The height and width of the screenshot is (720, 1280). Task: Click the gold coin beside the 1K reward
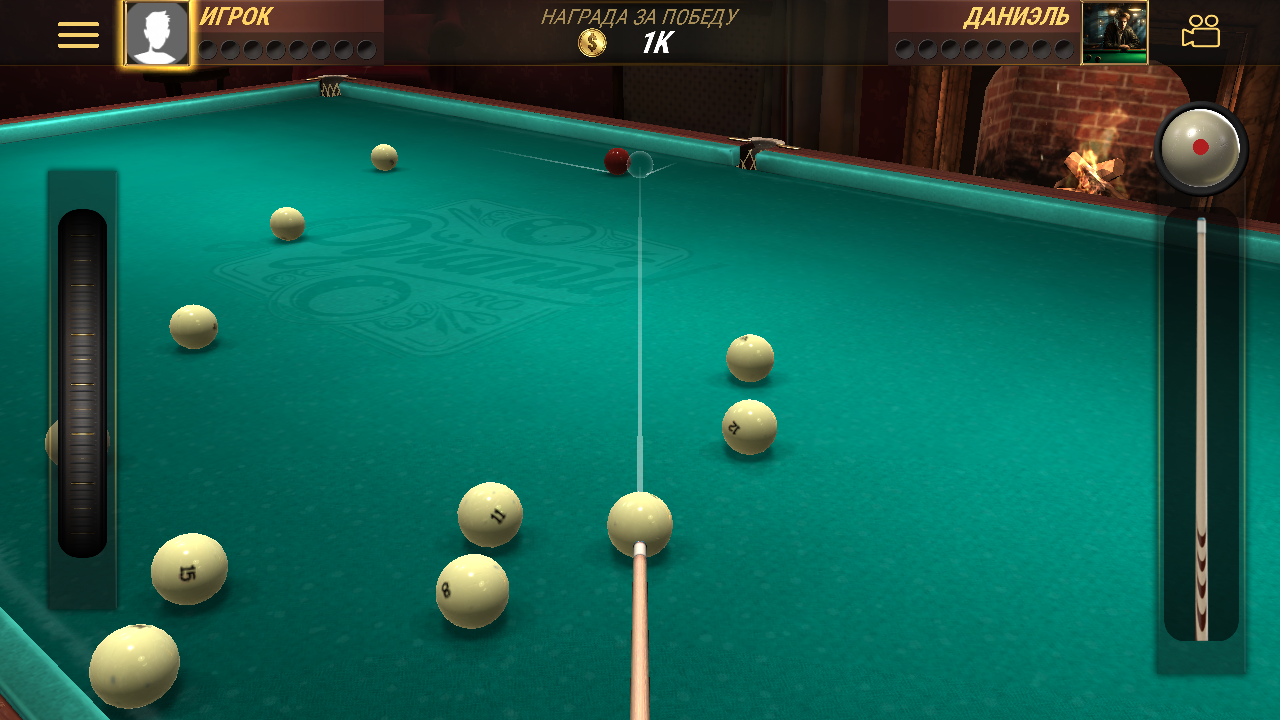tap(594, 42)
